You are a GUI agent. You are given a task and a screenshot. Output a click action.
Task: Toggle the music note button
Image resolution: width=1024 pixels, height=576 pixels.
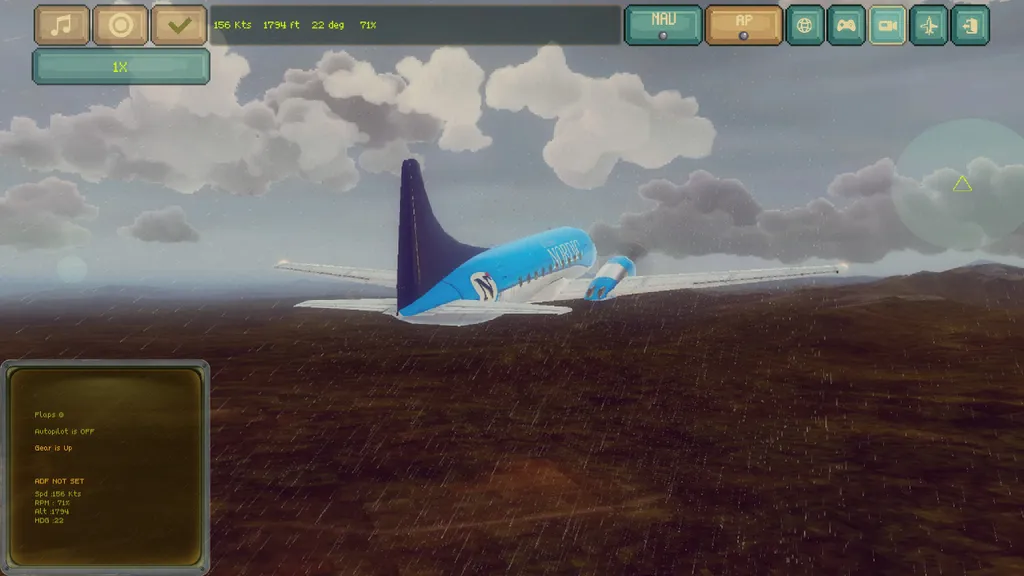[x=62, y=25]
